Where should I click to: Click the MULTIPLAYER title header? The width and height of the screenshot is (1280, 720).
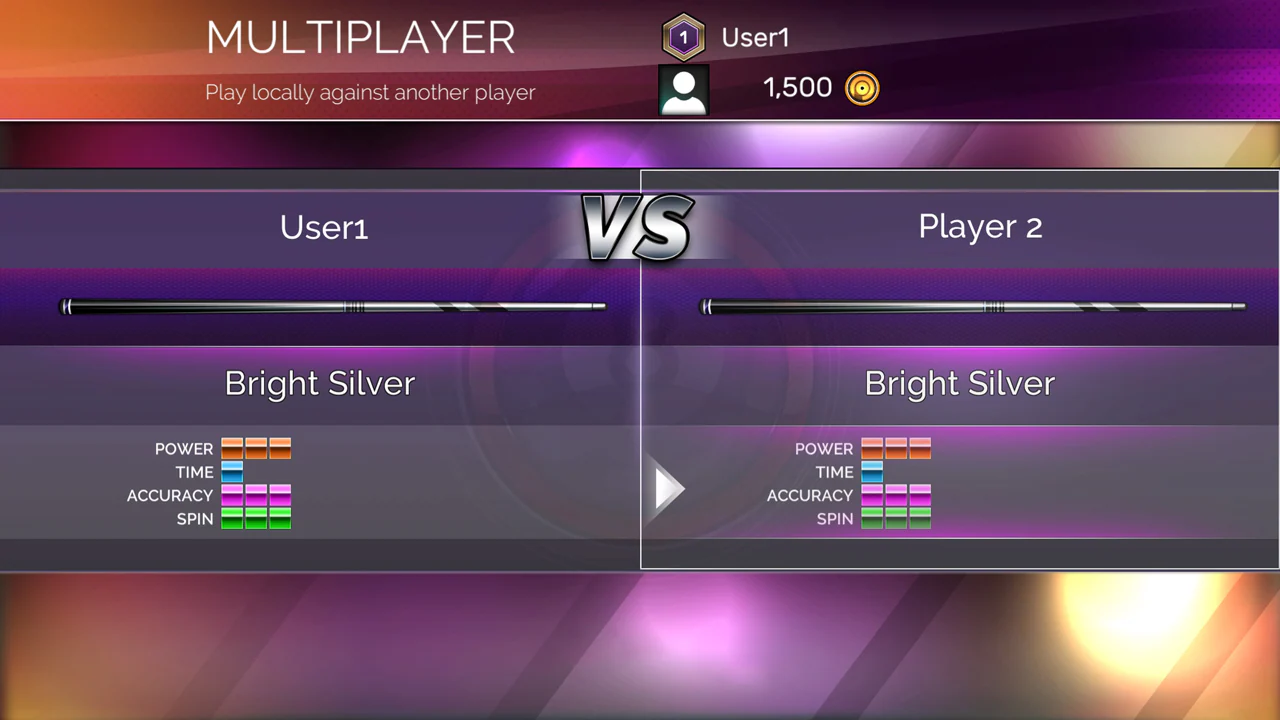pos(361,38)
